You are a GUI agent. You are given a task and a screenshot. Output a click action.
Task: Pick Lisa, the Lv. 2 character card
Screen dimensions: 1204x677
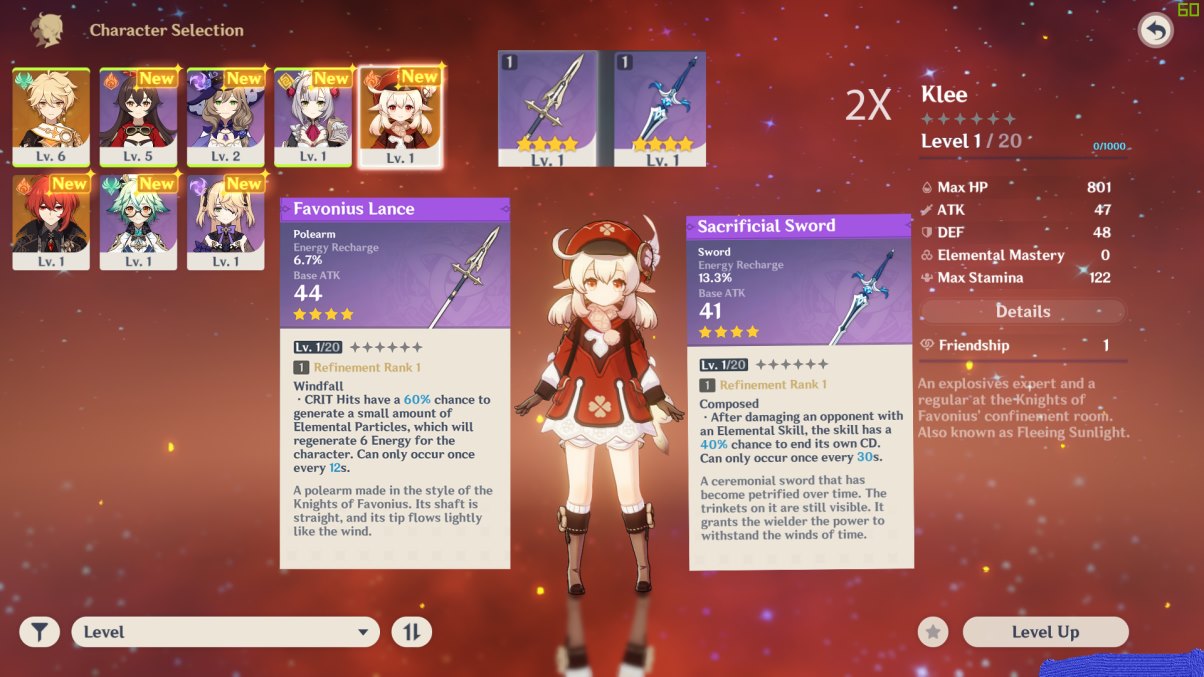click(x=225, y=115)
